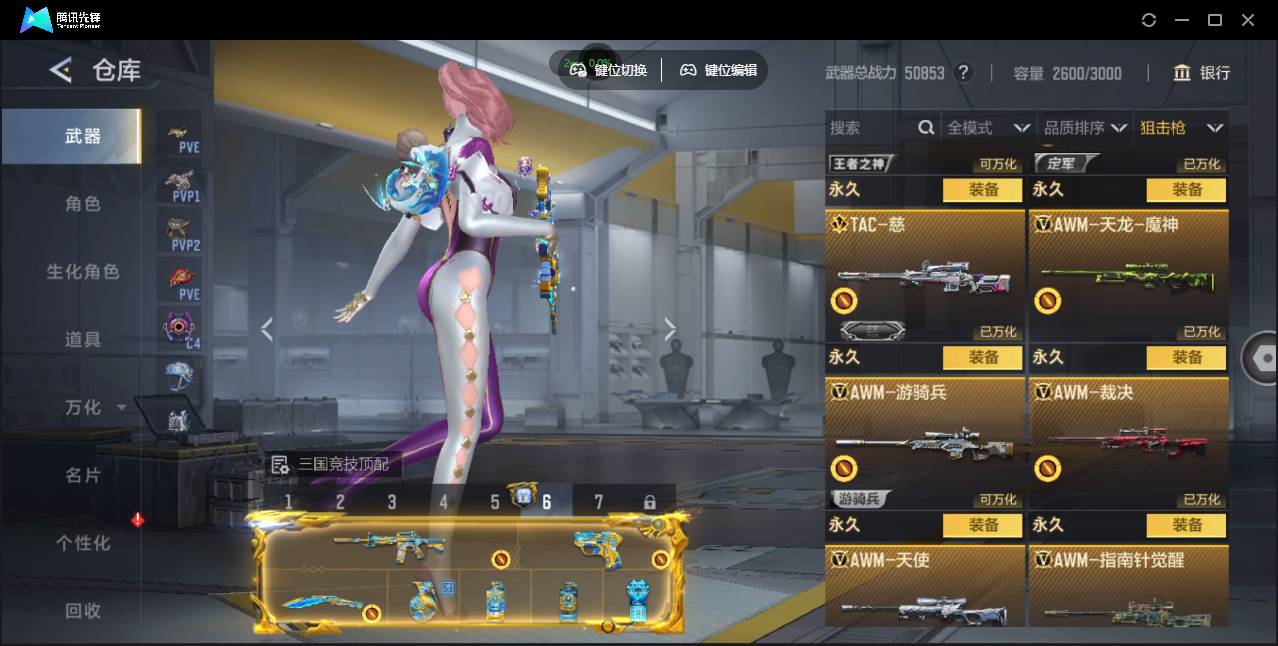This screenshot has height=646, width=1278.
Task: Click the weapon search field
Action: coord(870,128)
